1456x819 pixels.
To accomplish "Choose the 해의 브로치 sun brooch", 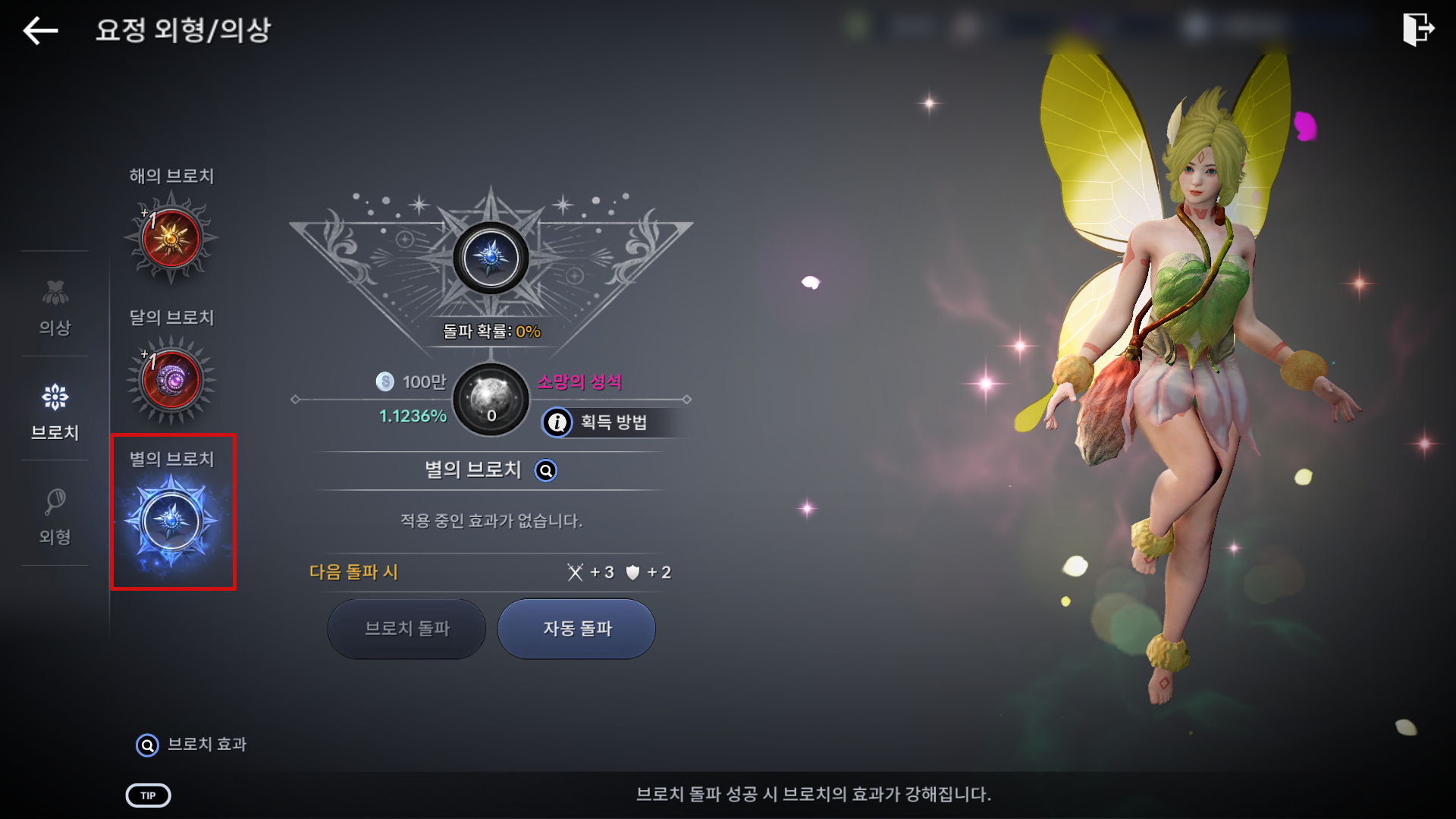I will coord(171,238).
